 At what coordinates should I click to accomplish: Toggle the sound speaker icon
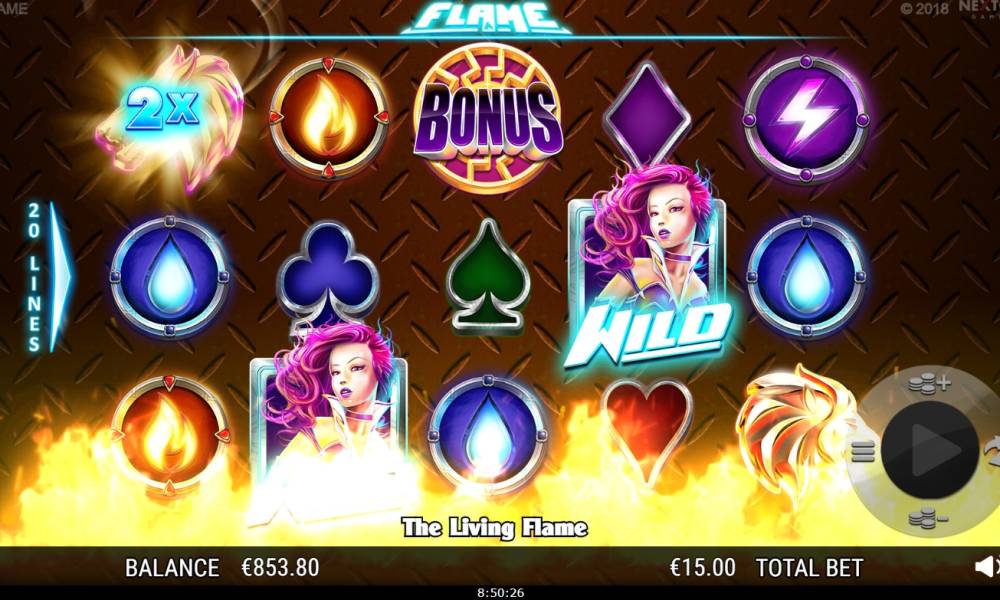pos(988,567)
